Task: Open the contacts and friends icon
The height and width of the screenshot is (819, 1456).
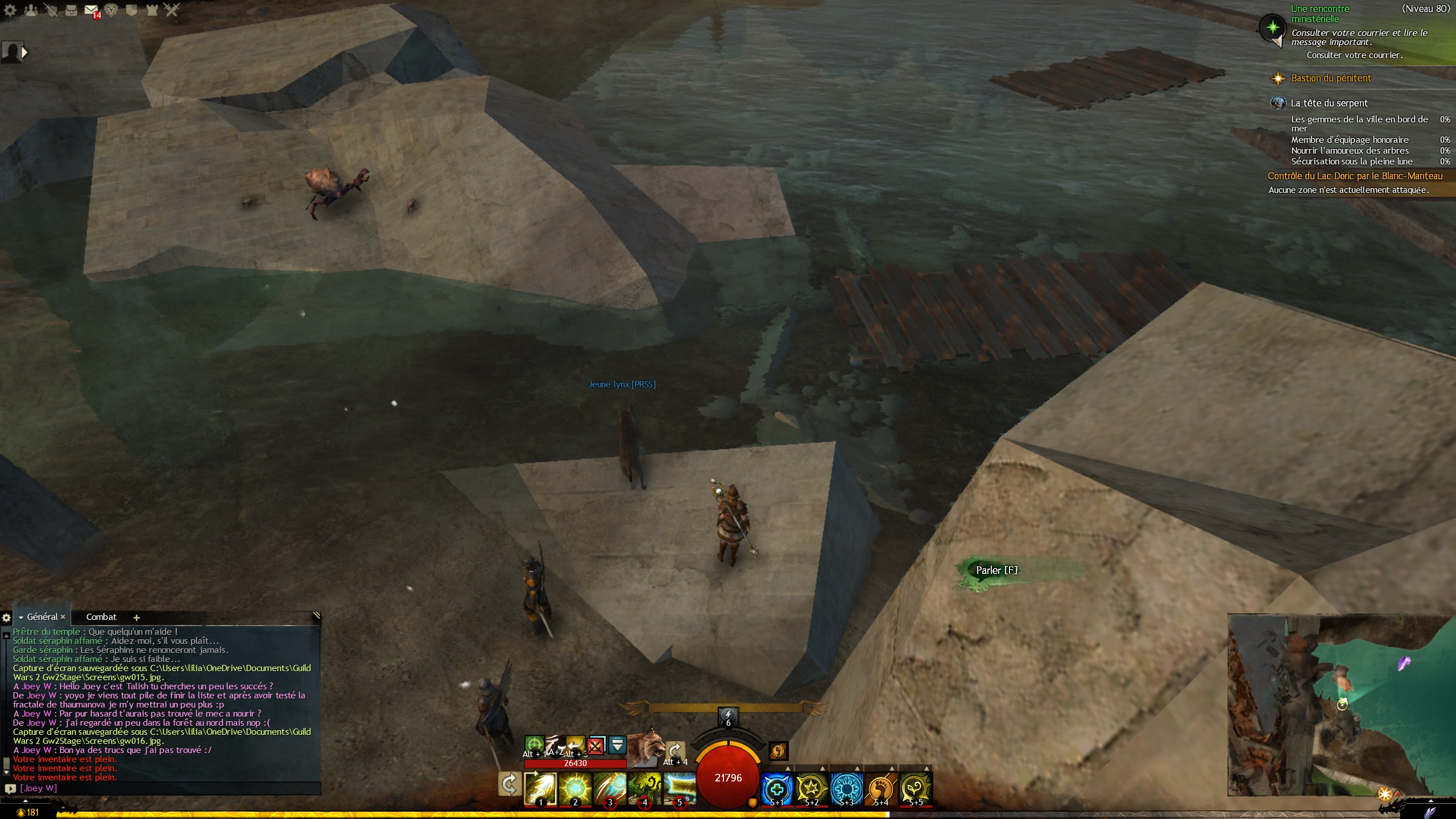Action: (31, 10)
